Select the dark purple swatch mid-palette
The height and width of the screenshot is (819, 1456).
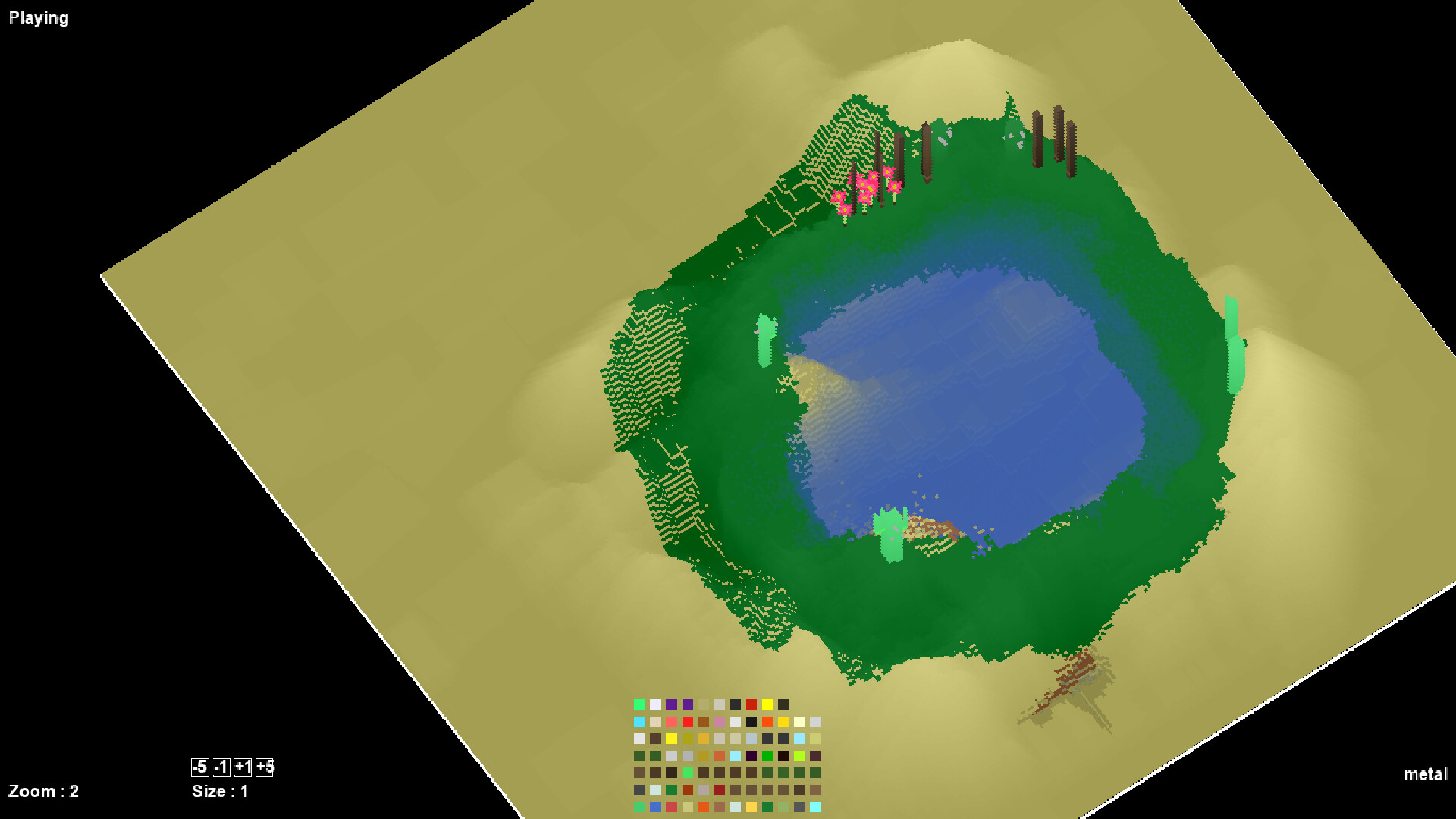tap(752, 756)
